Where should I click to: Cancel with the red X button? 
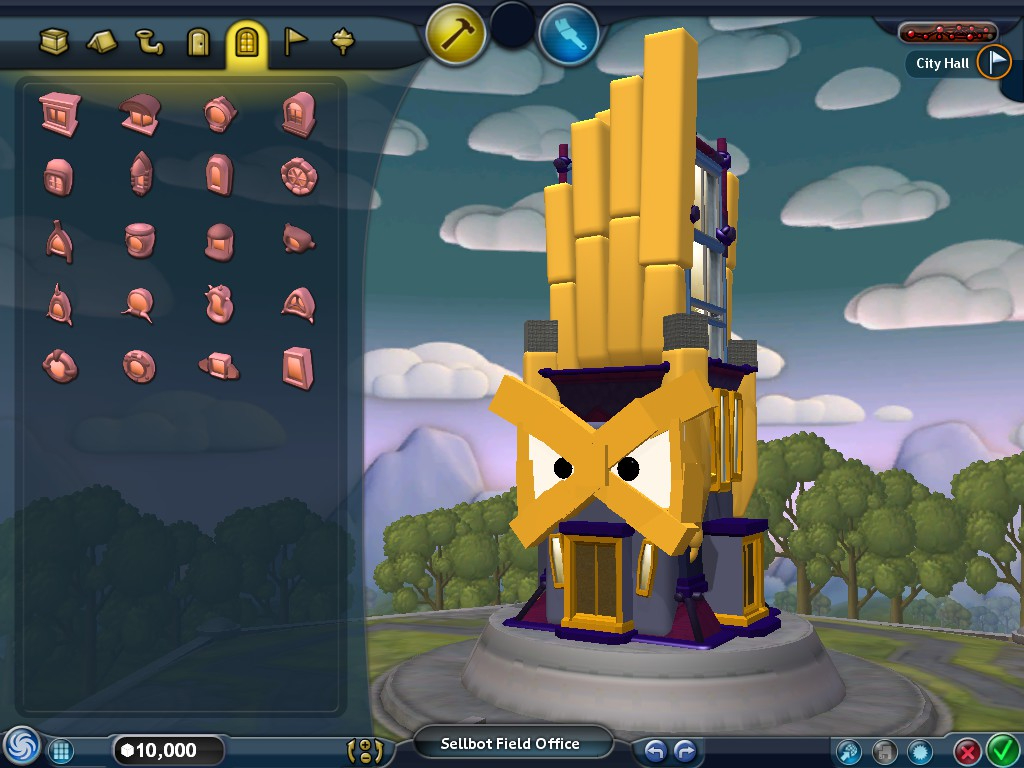[x=967, y=750]
